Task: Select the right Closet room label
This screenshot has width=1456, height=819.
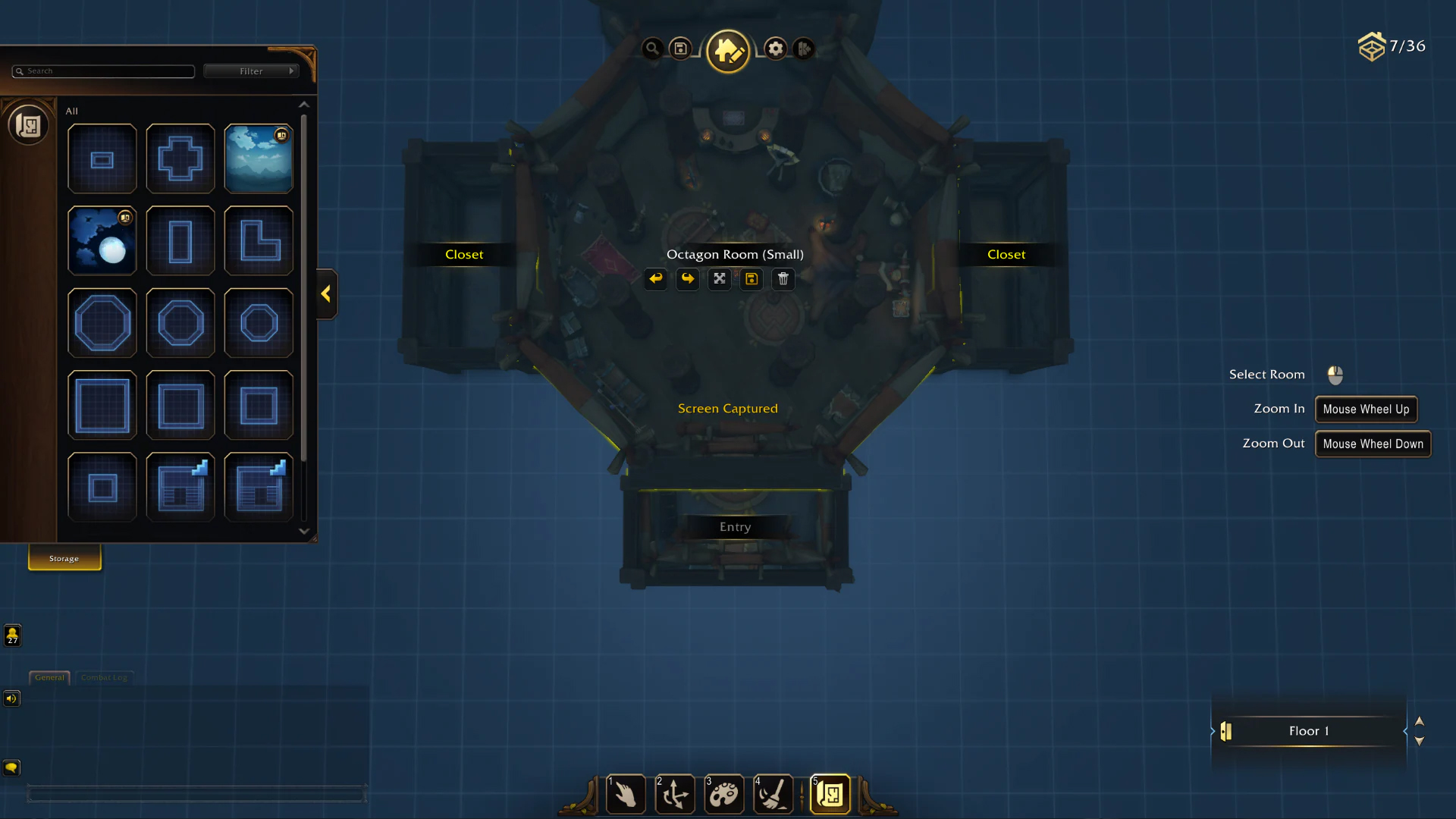Action: point(1006,255)
